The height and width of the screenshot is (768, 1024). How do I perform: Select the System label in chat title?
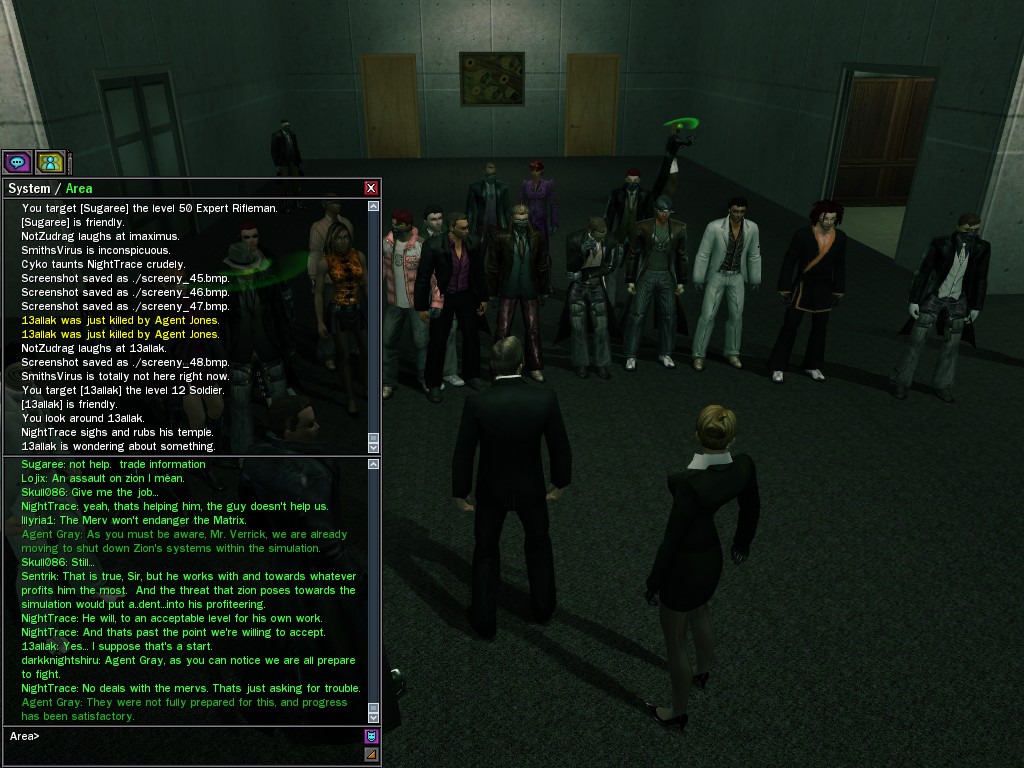[28, 188]
